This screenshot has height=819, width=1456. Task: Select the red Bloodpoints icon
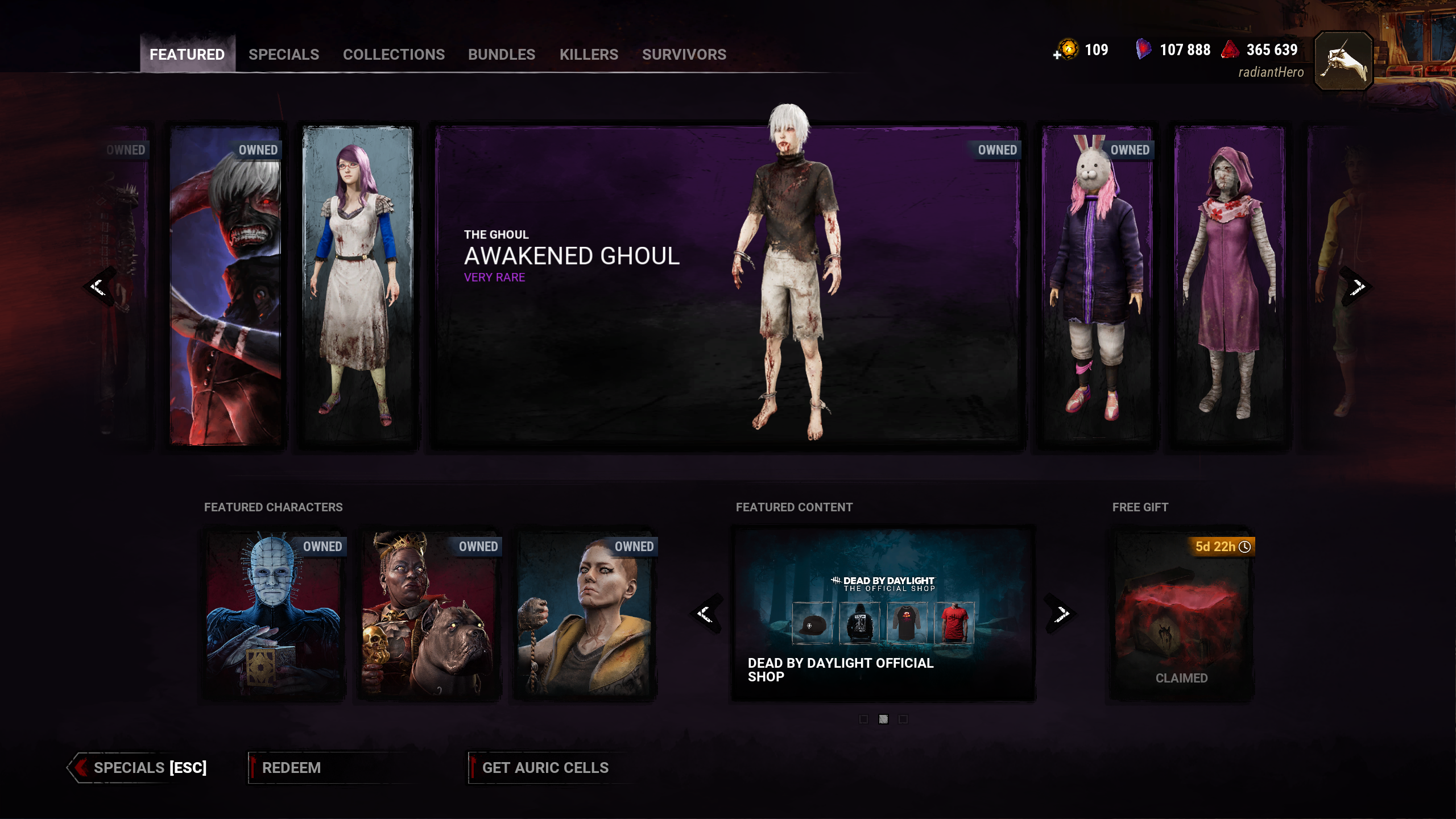tap(1228, 50)
